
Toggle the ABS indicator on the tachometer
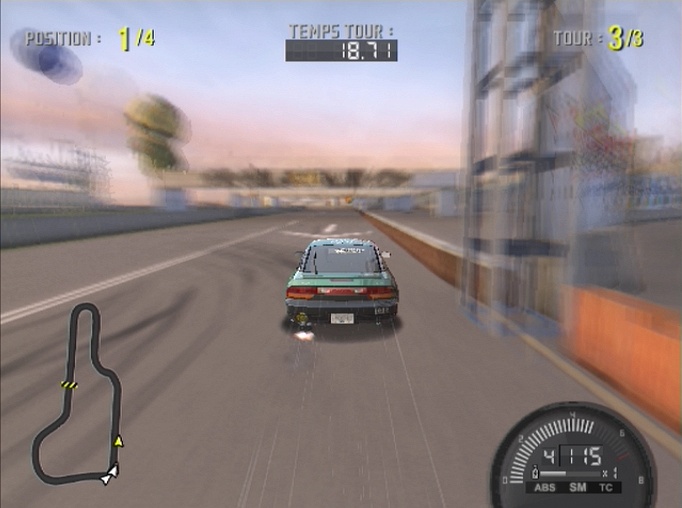pyautogui.click(x=544, y=488)
